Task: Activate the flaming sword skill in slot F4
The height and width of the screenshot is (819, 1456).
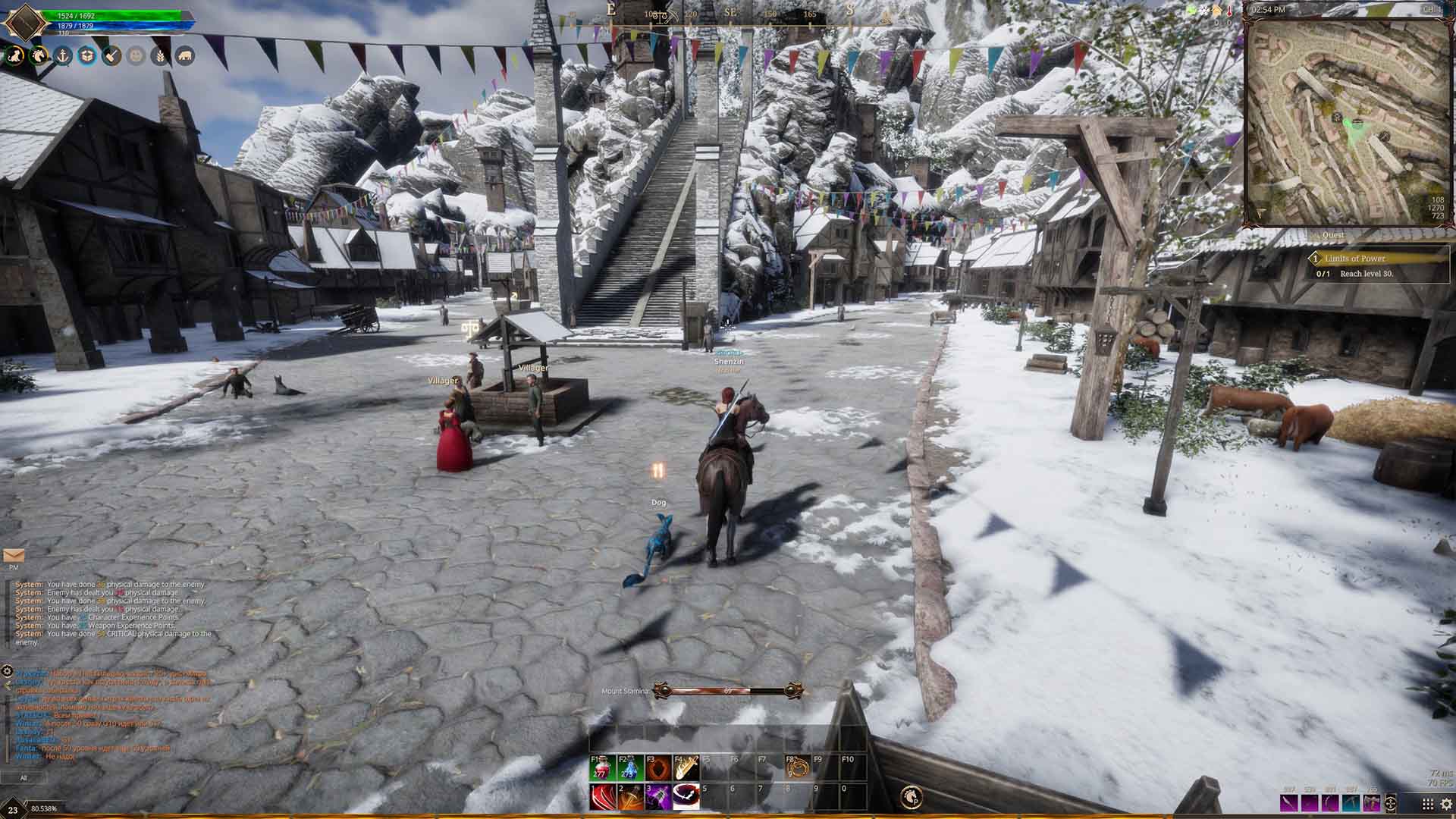Action: pyautogui.click(x=686, y=768)
